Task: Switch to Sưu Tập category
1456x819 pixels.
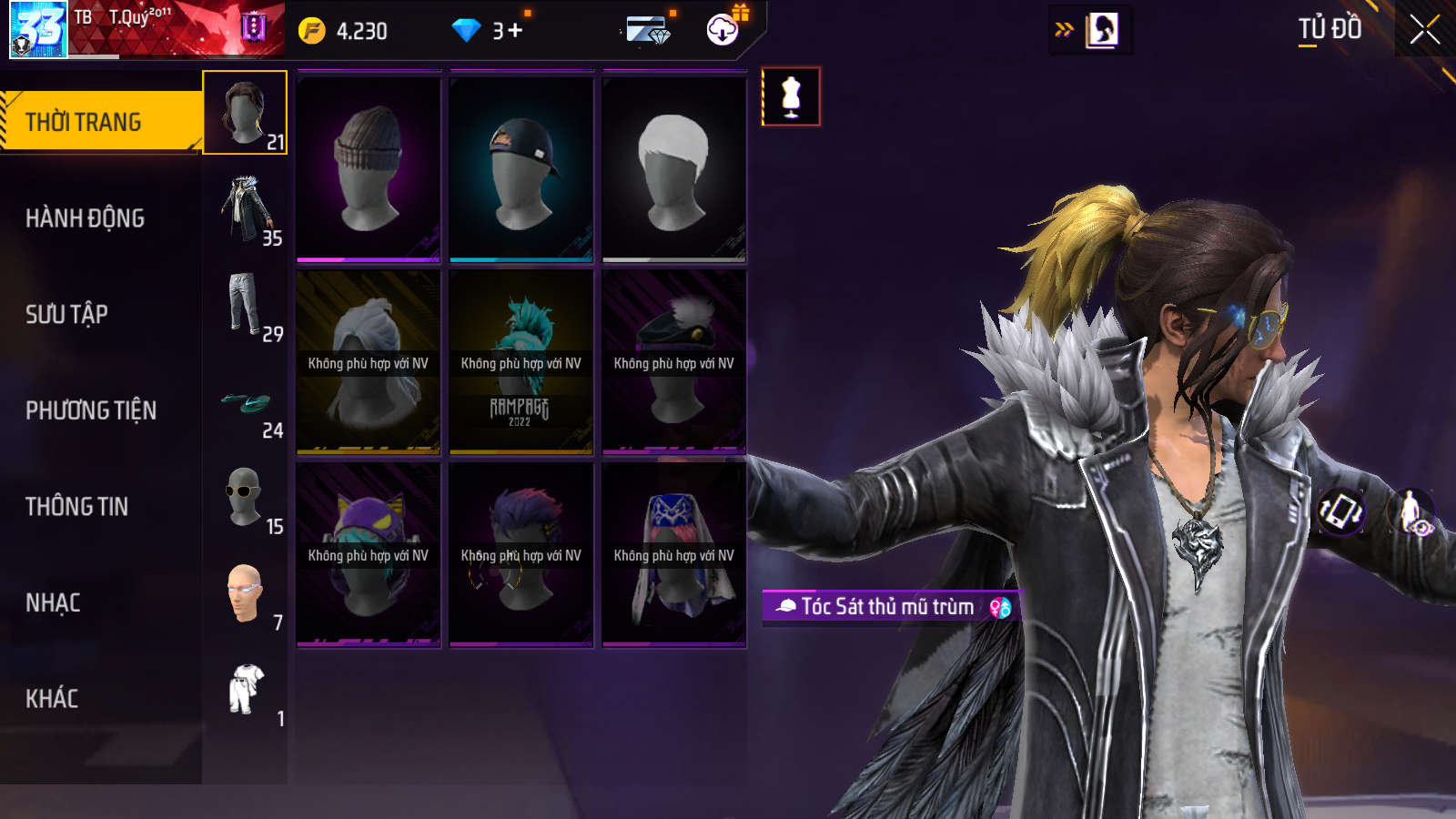Action: [67, 315]
